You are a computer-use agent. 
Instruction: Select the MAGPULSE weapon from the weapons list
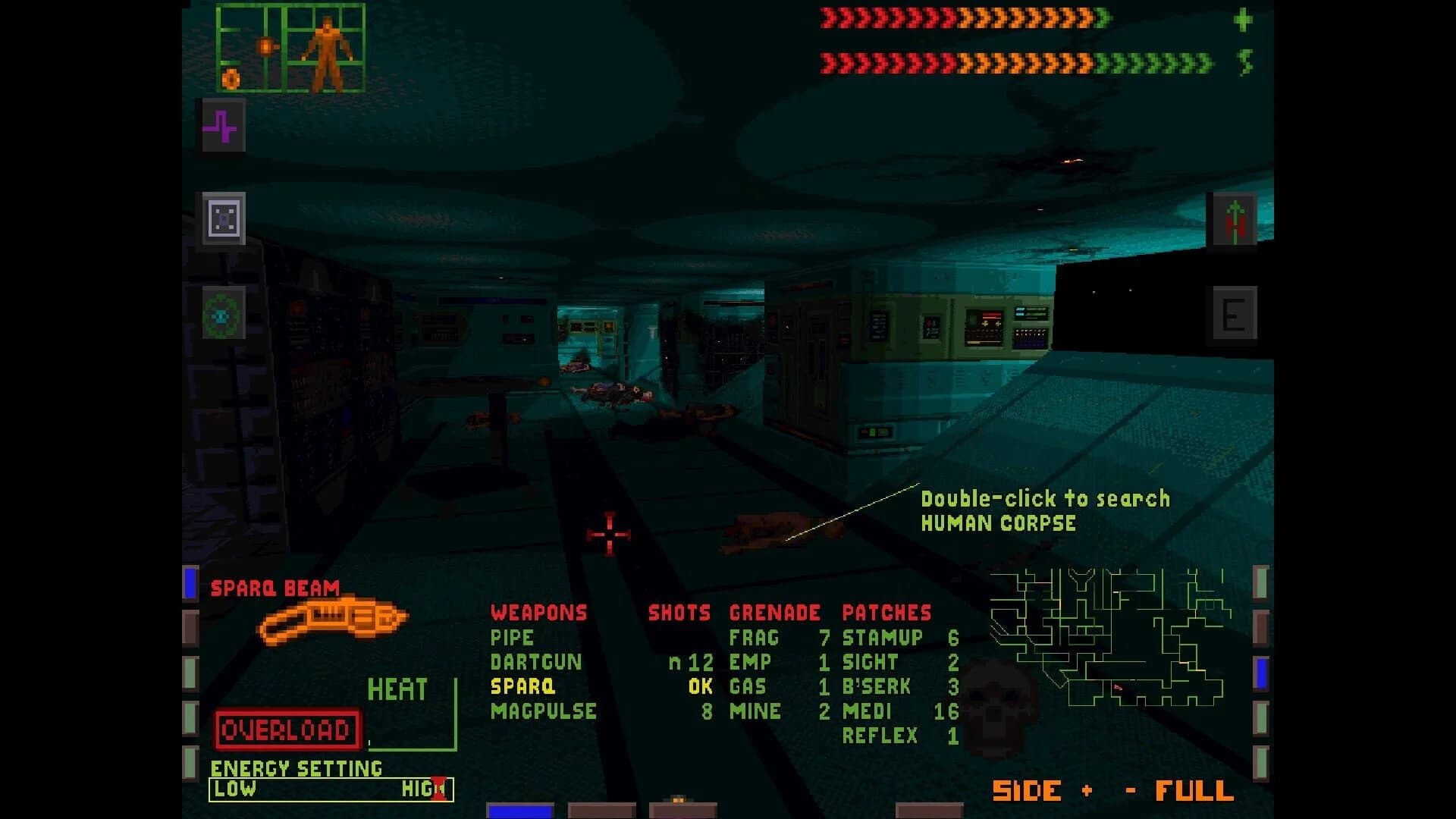tap(544, 711)
